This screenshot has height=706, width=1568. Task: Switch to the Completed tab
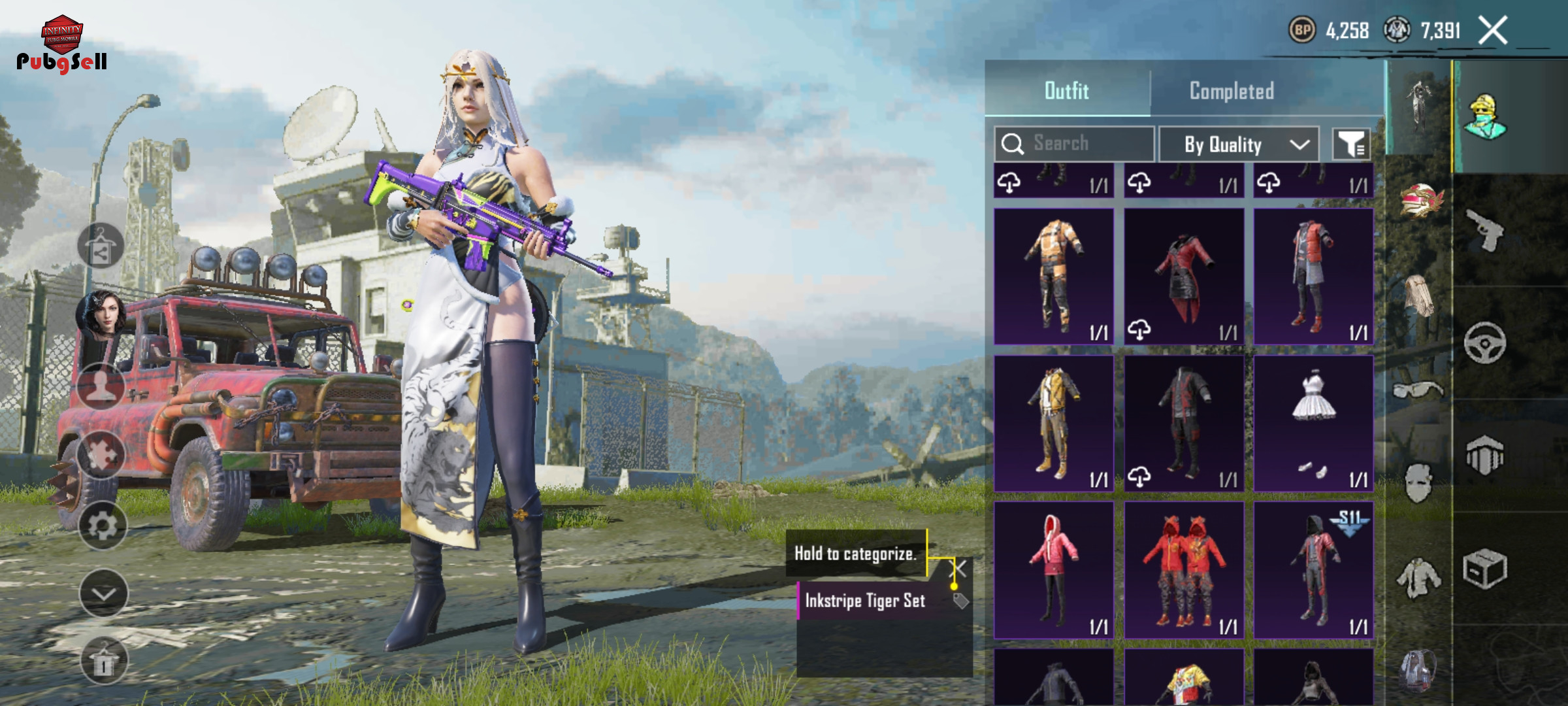pos(1232,91)
